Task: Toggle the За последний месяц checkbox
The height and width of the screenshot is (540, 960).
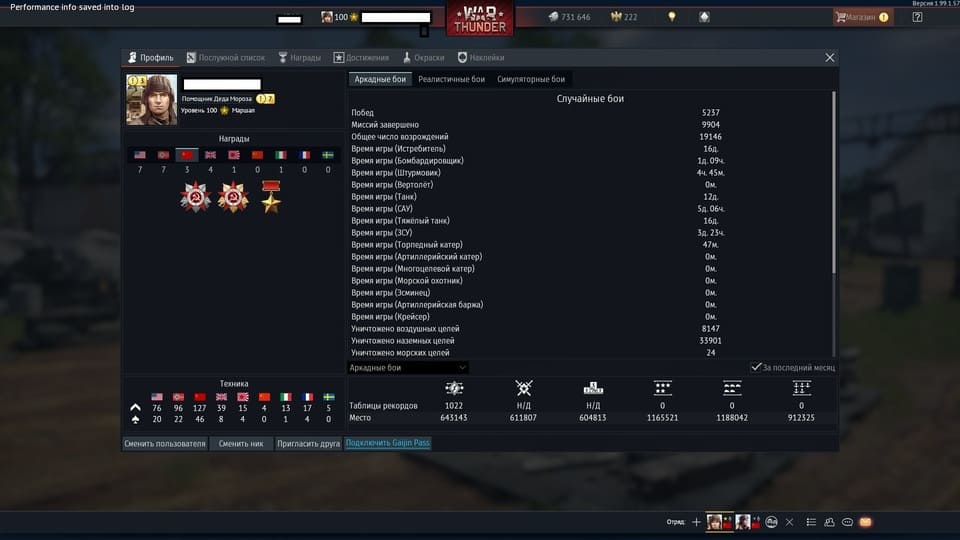Action: 757,368
